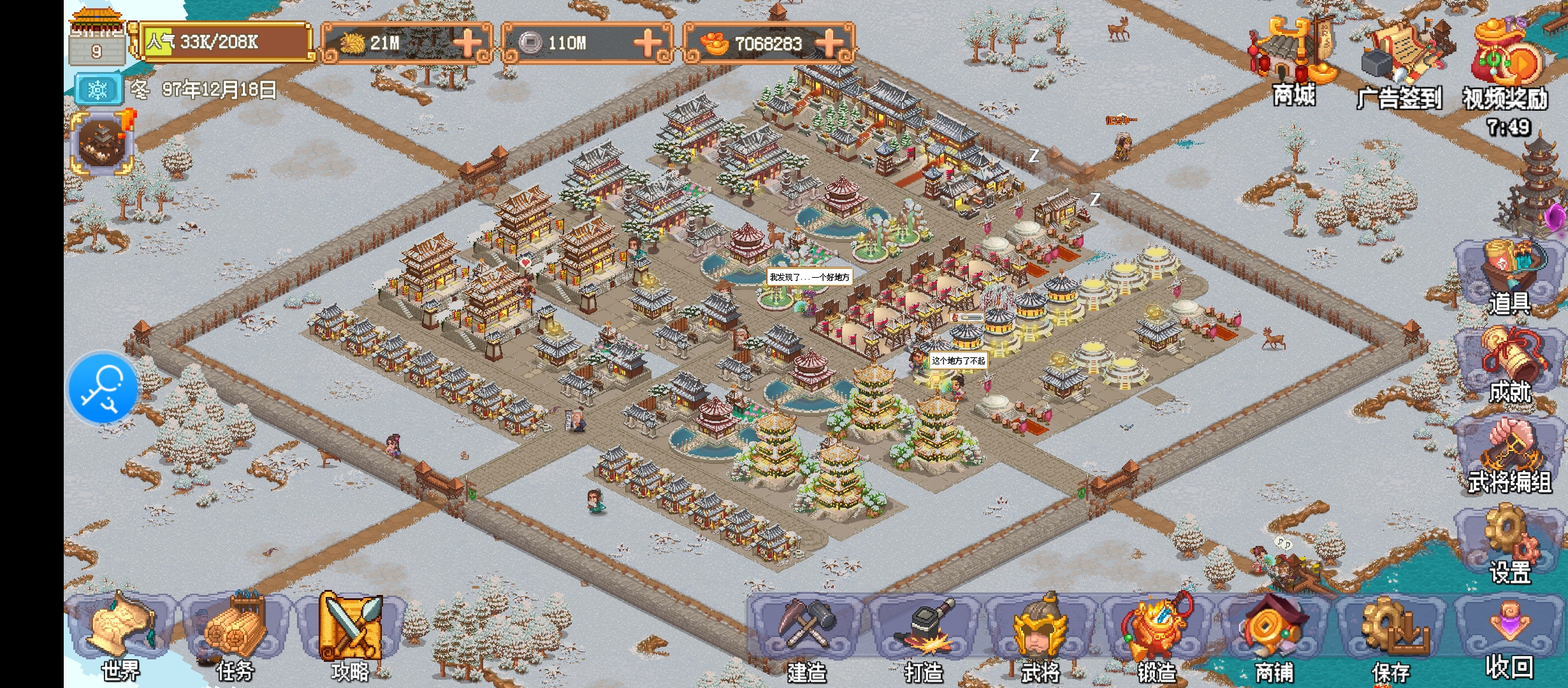Open the 世界 world map
Screen dimensions: 1568x688
pyautogui.click(x=121, y=634)
